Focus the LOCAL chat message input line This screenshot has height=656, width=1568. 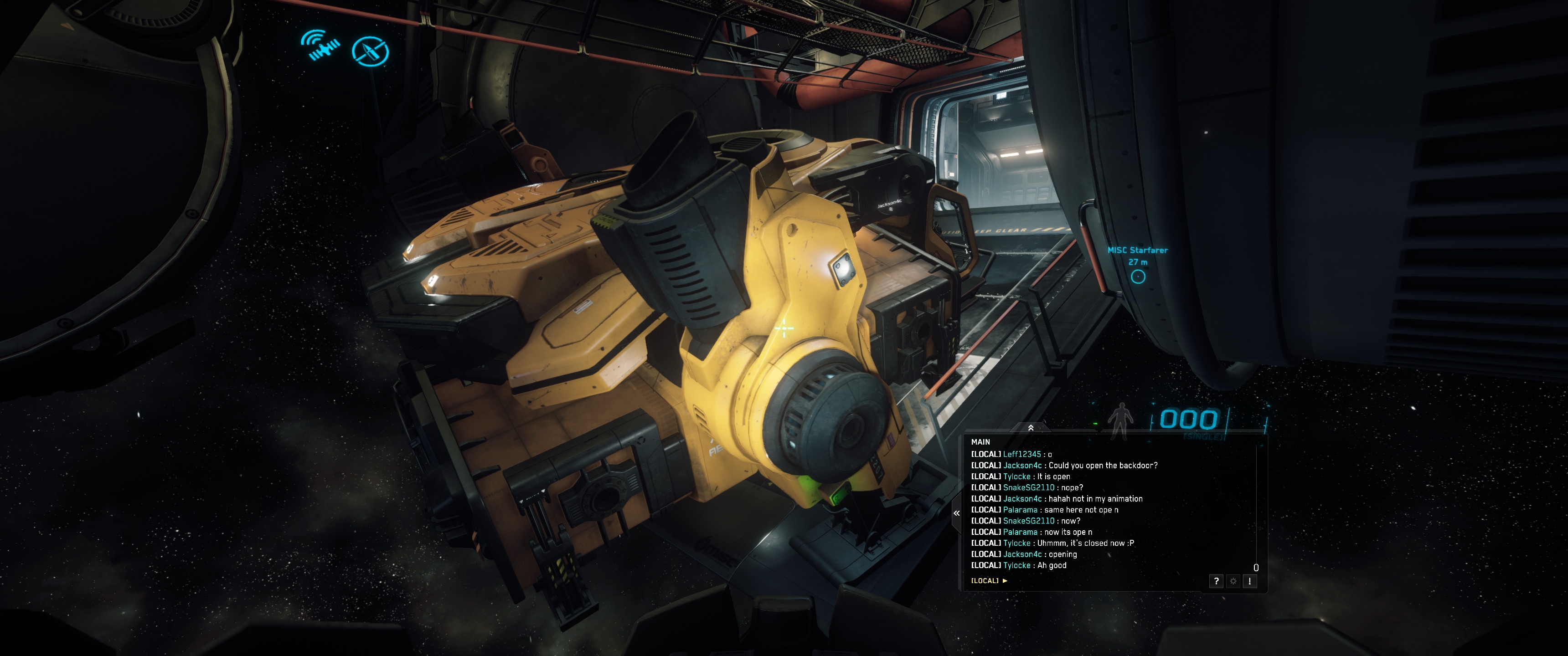(x=1096, y=580)
